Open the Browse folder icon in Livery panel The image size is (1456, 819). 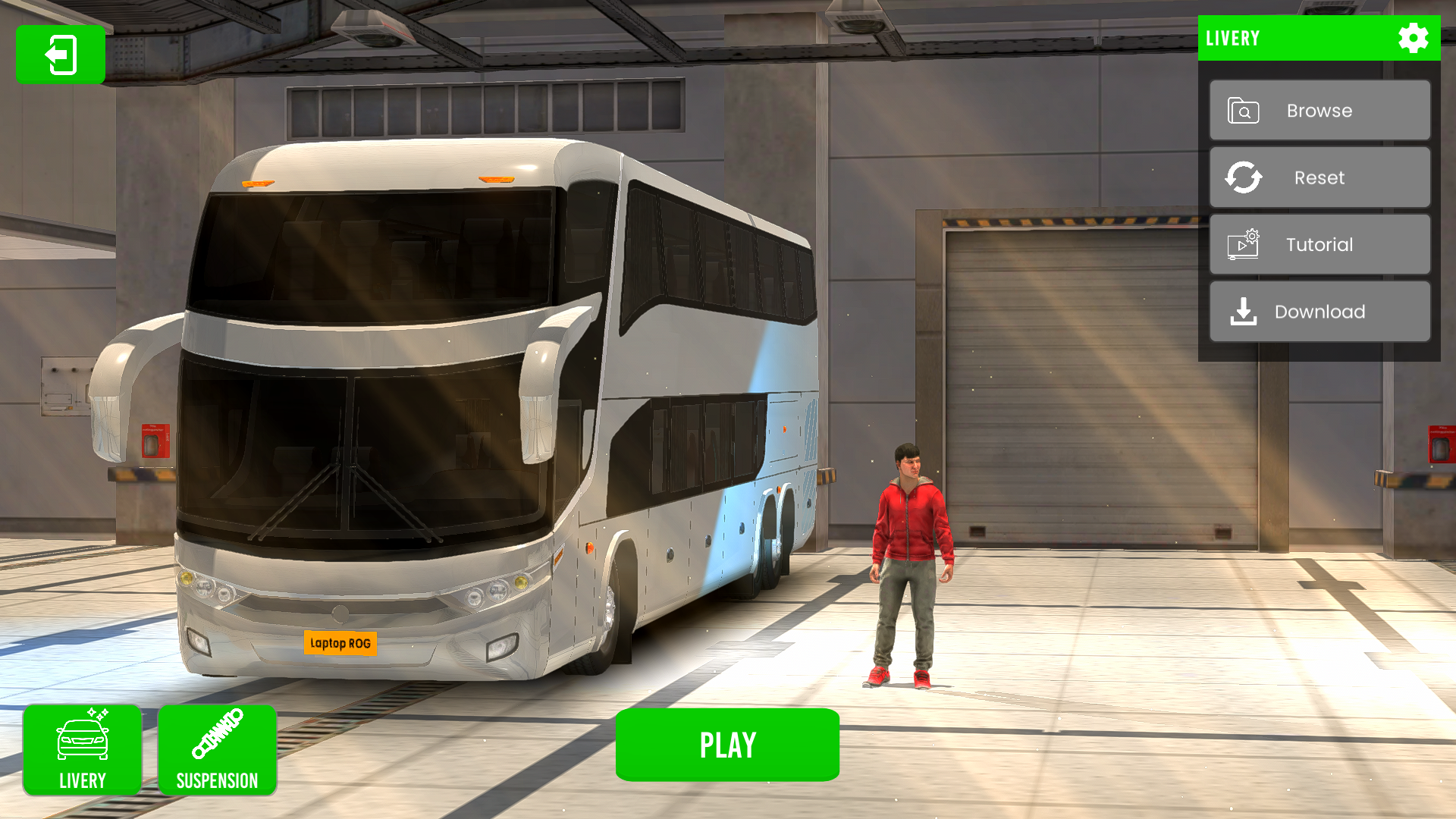(1242, 110)
